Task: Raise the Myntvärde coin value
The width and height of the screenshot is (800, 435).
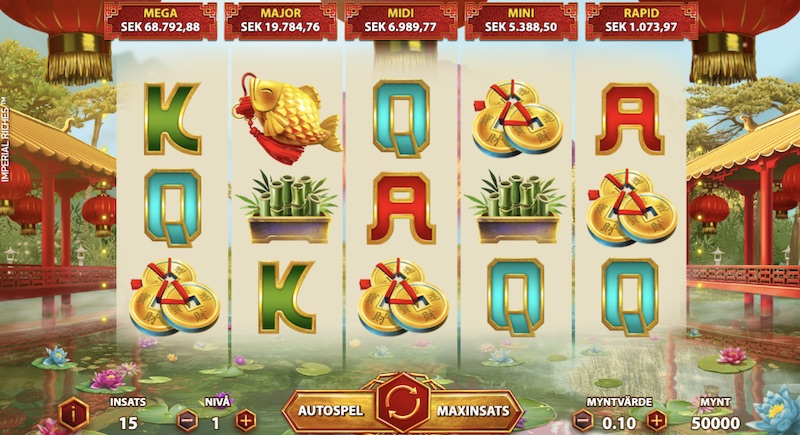Action: click(656, 421)
